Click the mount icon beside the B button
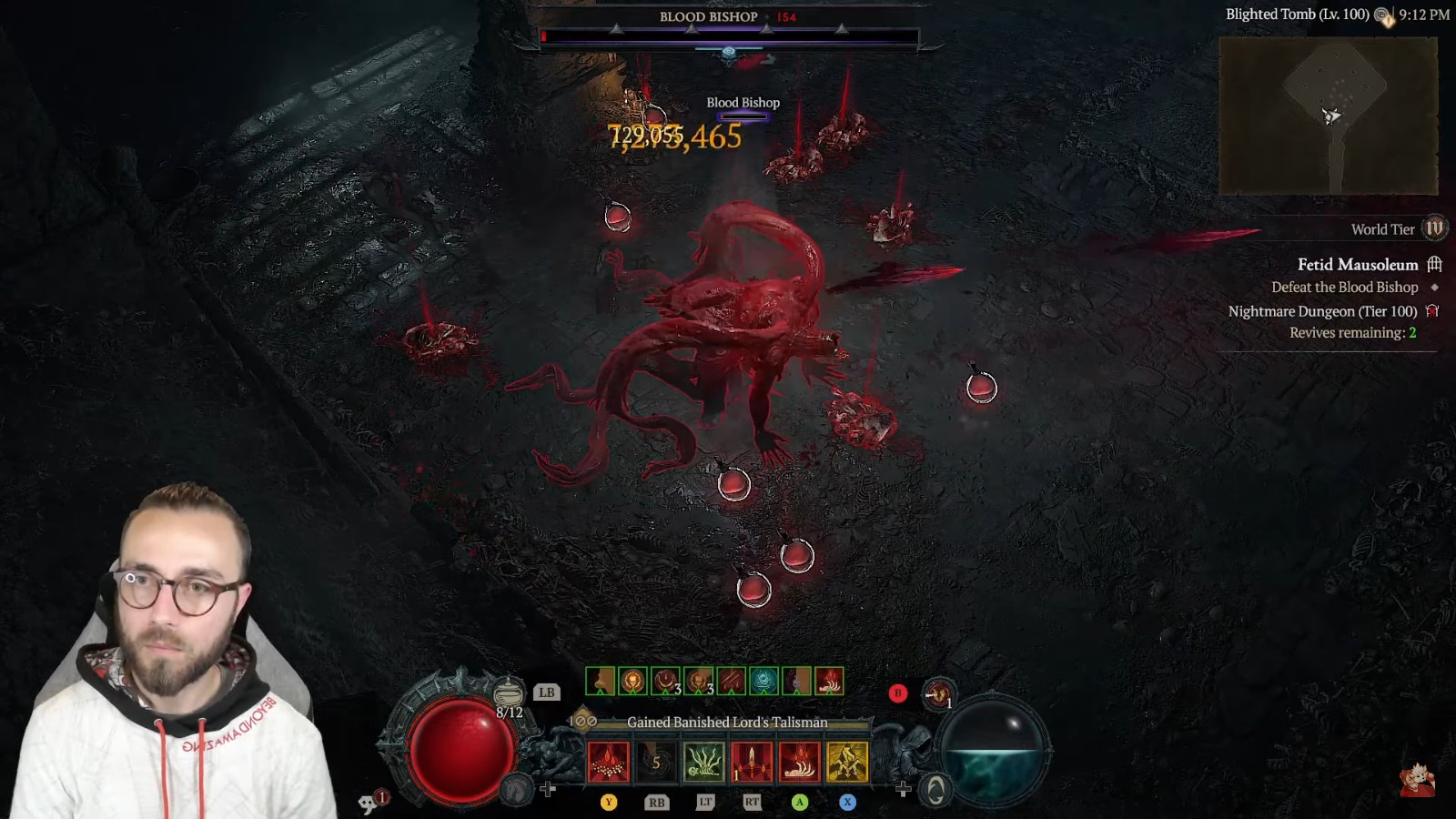The height and width of the screenshot is (819, 1456). coord(937,693)
